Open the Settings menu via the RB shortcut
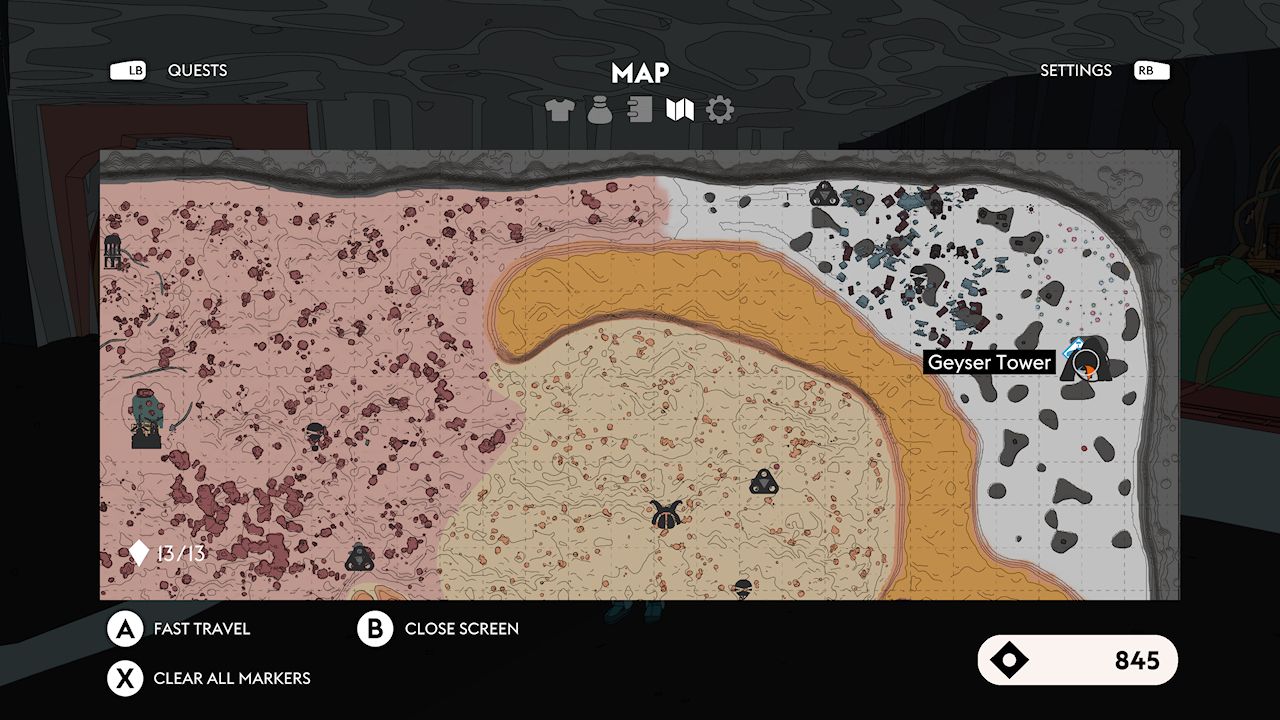Viewport: 1280px width, 720px height. [x=1149, y=70]
